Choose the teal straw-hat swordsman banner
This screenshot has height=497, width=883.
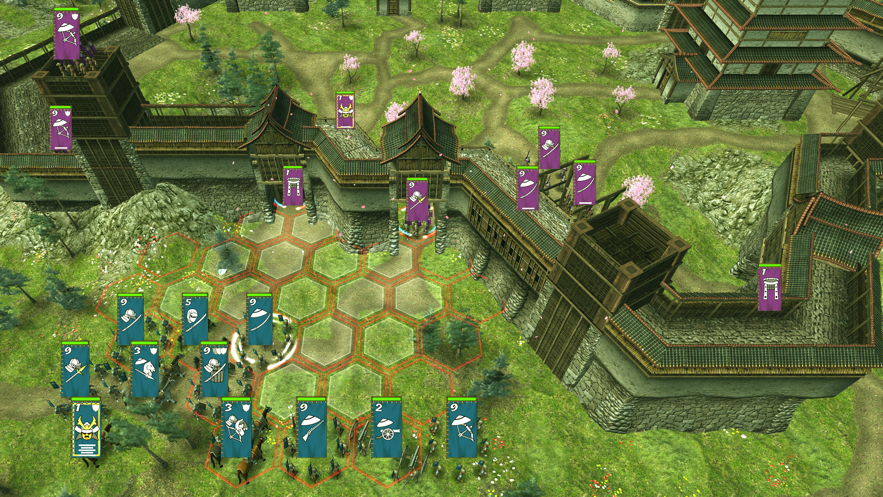click(x=260, y=321)
